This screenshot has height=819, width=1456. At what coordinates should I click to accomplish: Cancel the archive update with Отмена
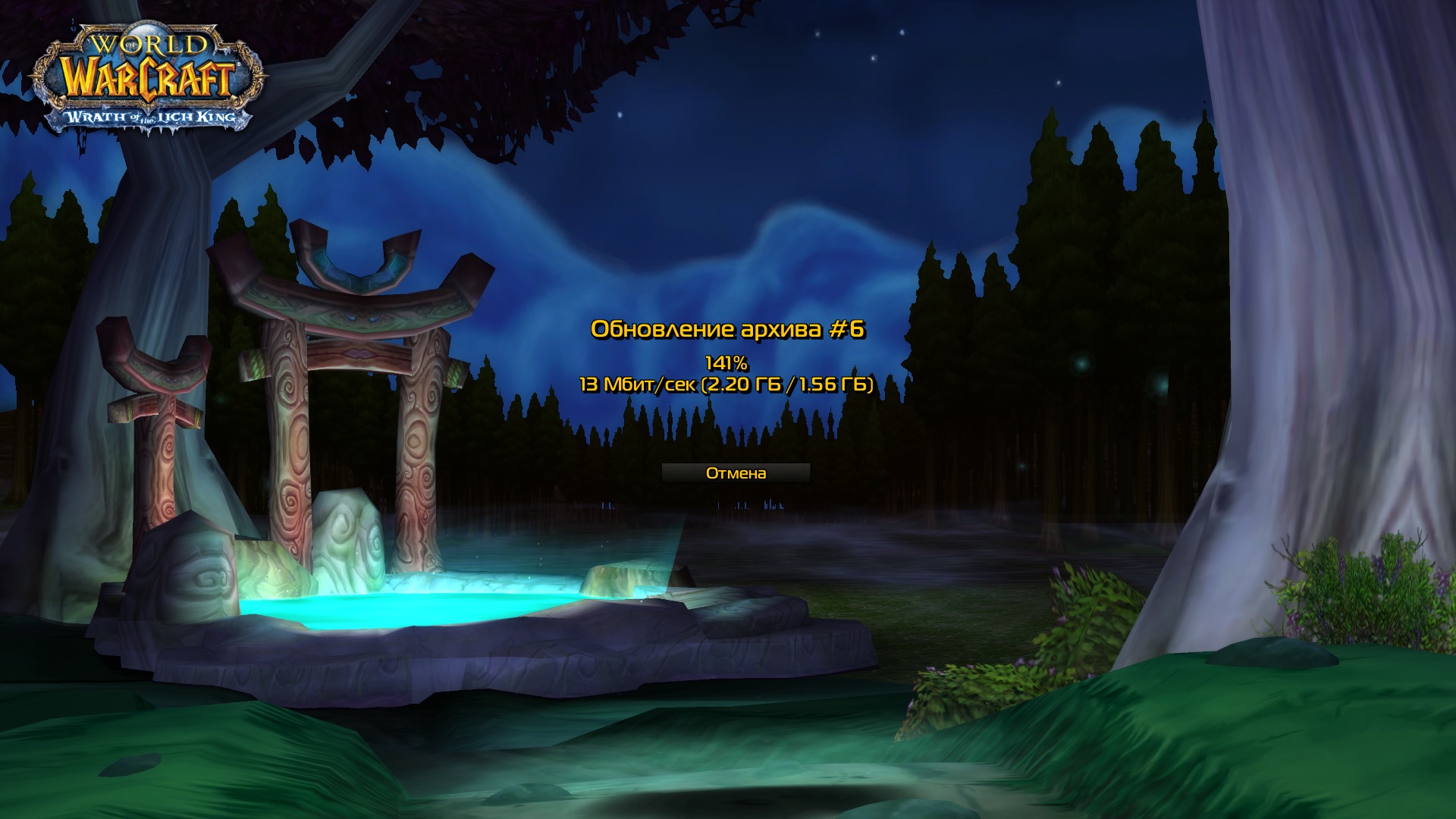click(x=736, y=473)
